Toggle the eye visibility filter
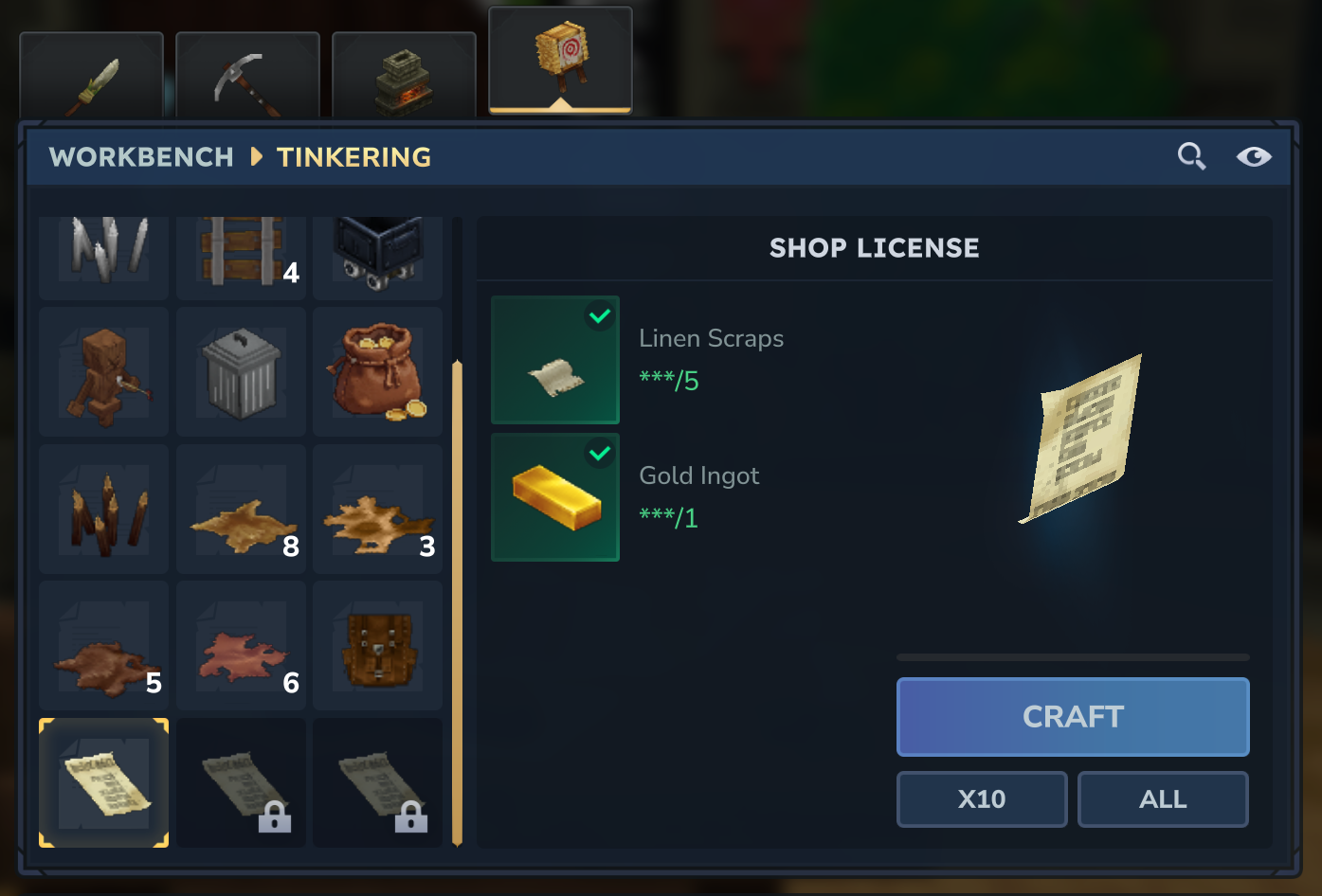The width and height of the screenshot is (1322, 896). point(1254,156)
